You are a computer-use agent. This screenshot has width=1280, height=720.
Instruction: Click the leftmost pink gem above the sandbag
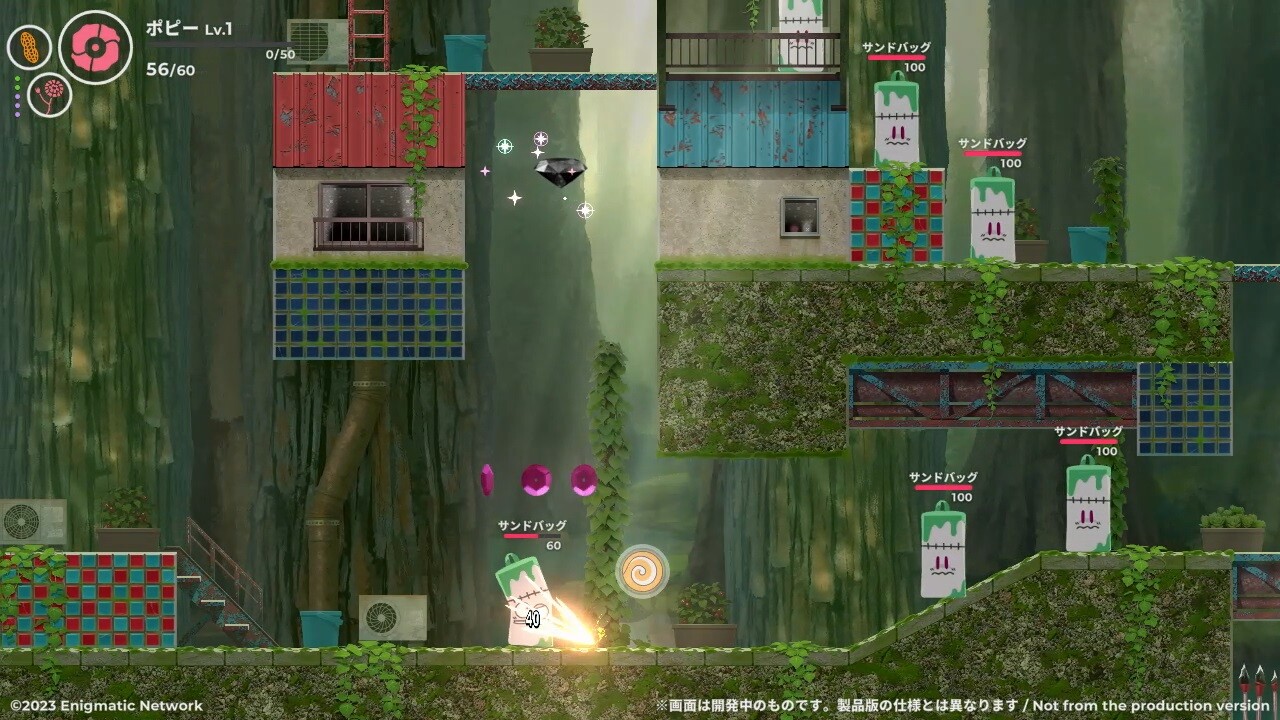[489, 480]
